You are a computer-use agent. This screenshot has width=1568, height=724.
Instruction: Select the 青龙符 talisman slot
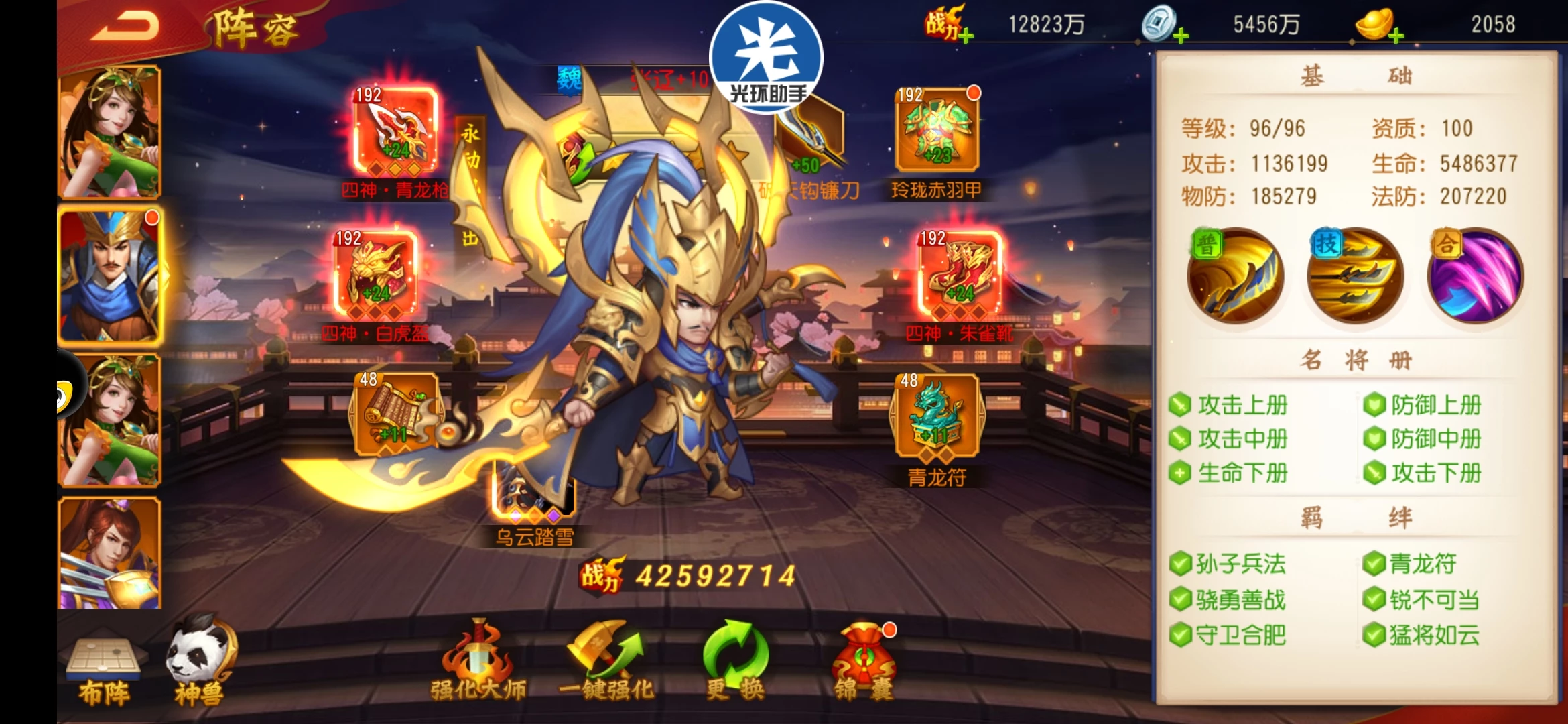coord(937,417)
